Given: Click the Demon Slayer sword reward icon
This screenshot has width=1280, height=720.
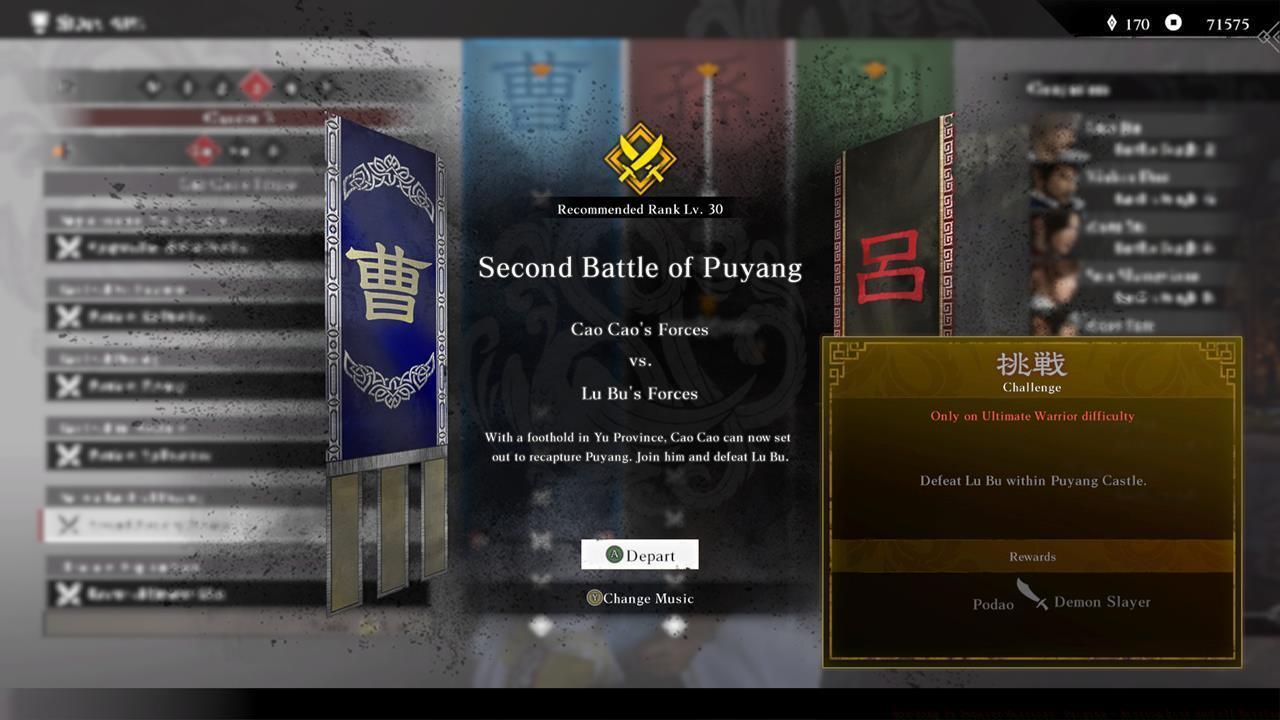Looking at the screenshot, I should (1030, 596).
